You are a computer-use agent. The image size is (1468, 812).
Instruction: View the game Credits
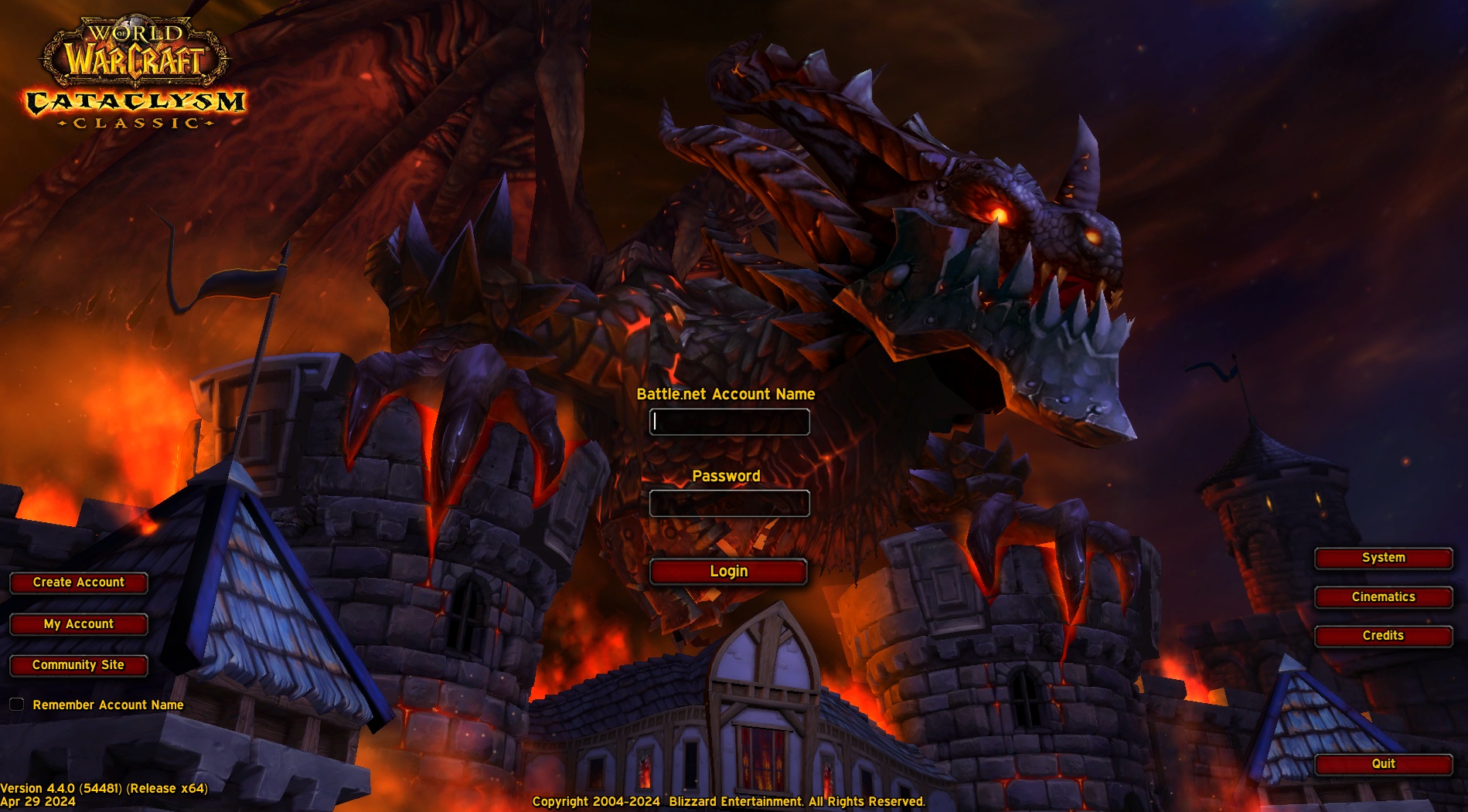(1383, 635)
